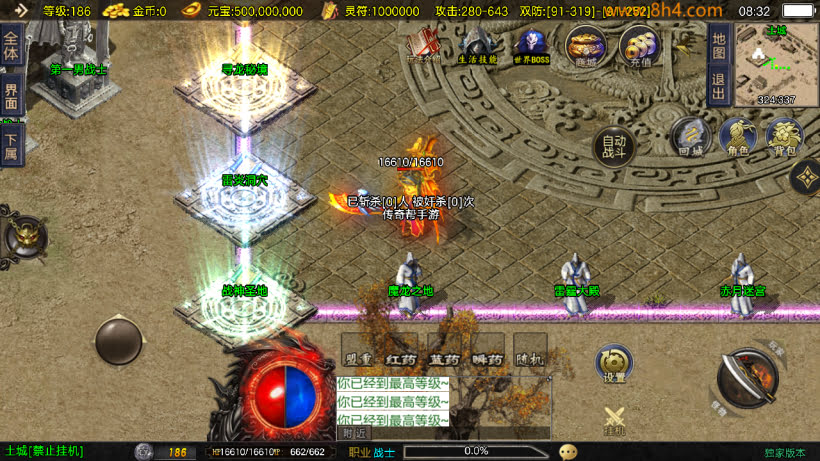
Task: Open the minimap of 土城
Action: (x=776, y=64)
